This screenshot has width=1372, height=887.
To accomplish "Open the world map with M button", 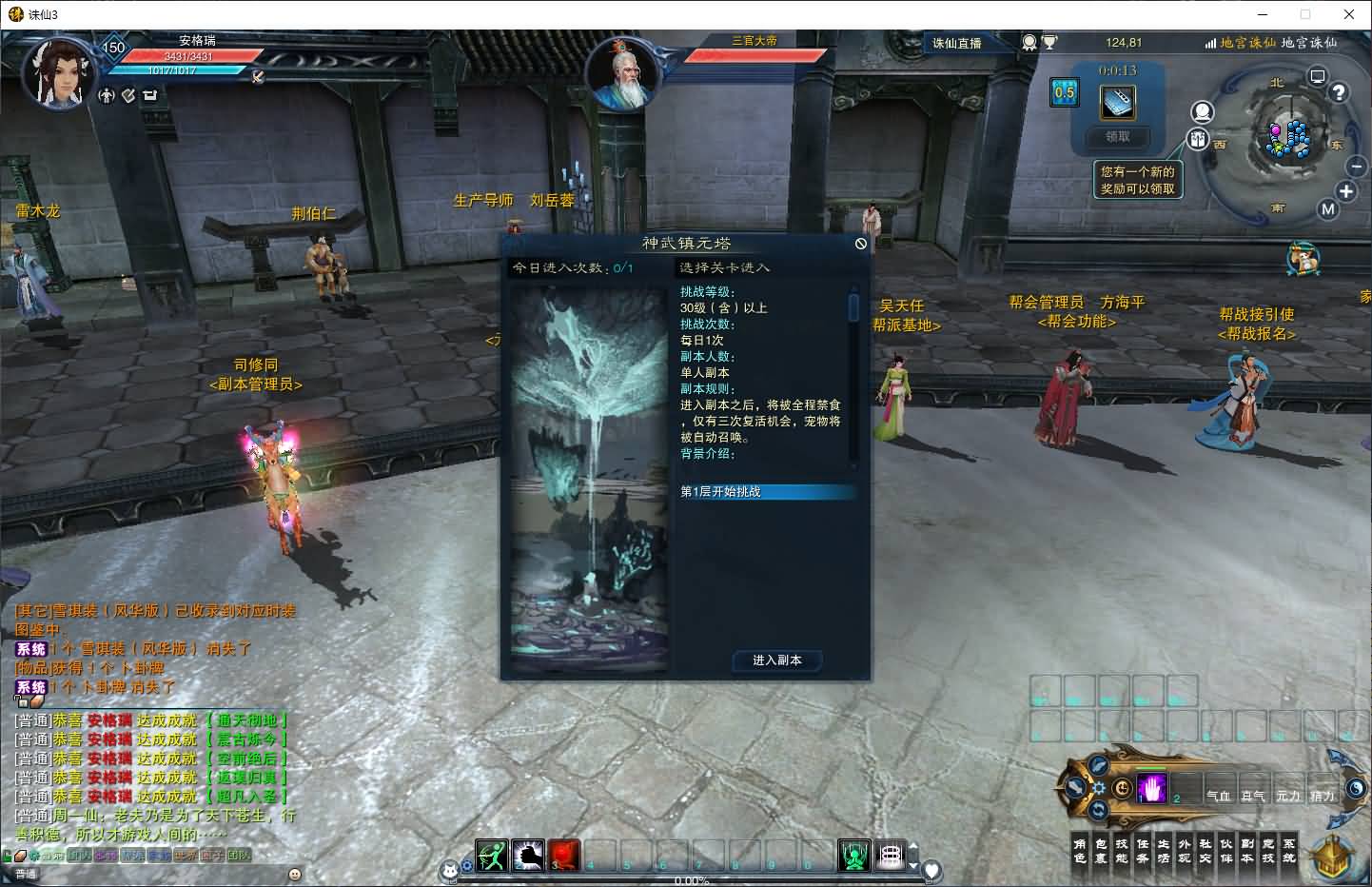I will (1328, 209).
